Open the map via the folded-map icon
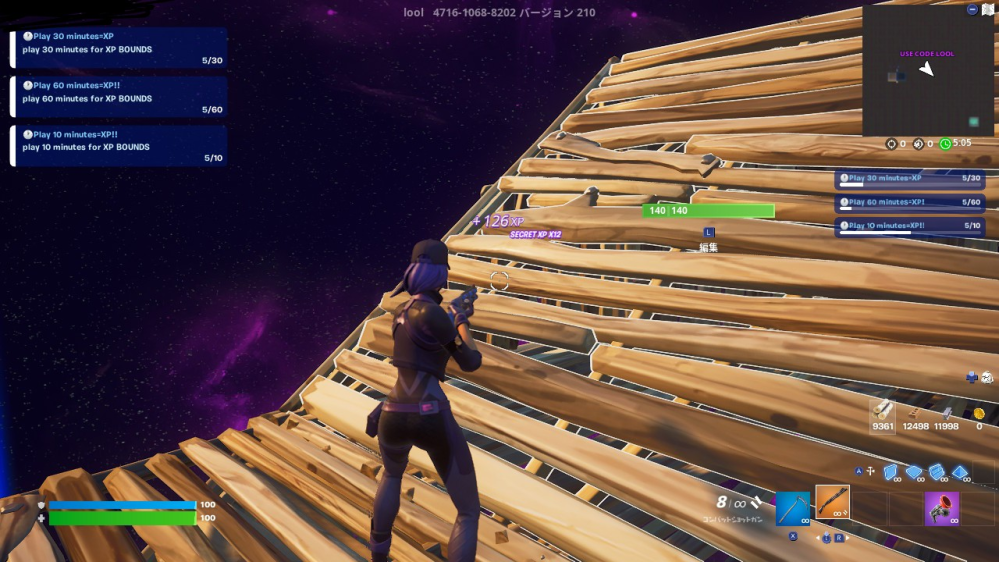The width and height of the screenshot is (999, 562). [x=988, y=9]
